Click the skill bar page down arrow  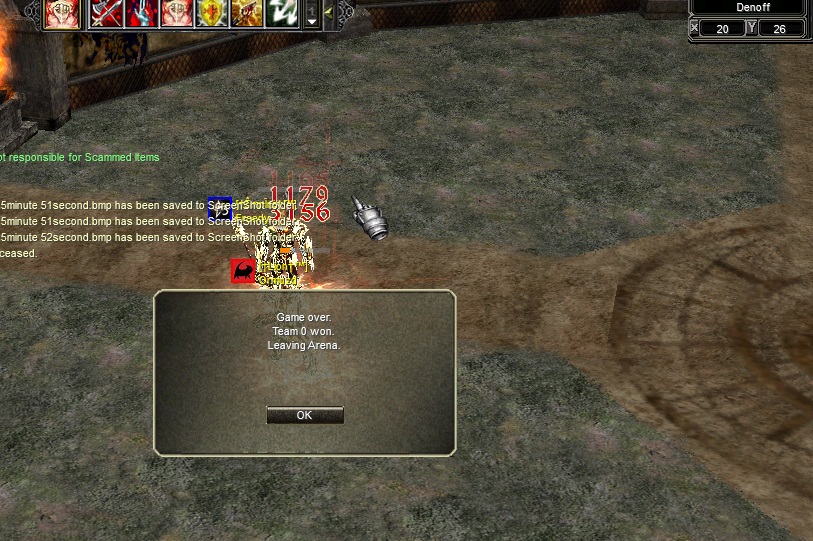(312, 20)
